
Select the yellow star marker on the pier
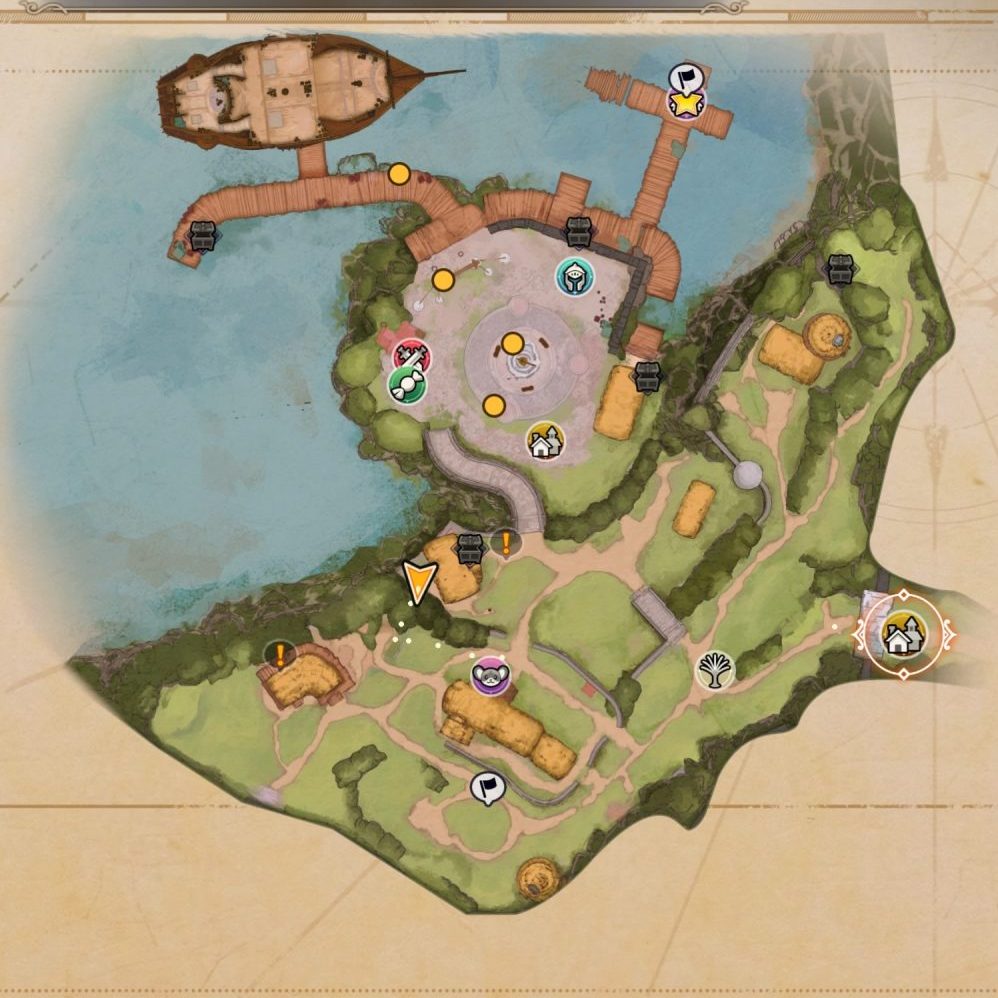686,101
